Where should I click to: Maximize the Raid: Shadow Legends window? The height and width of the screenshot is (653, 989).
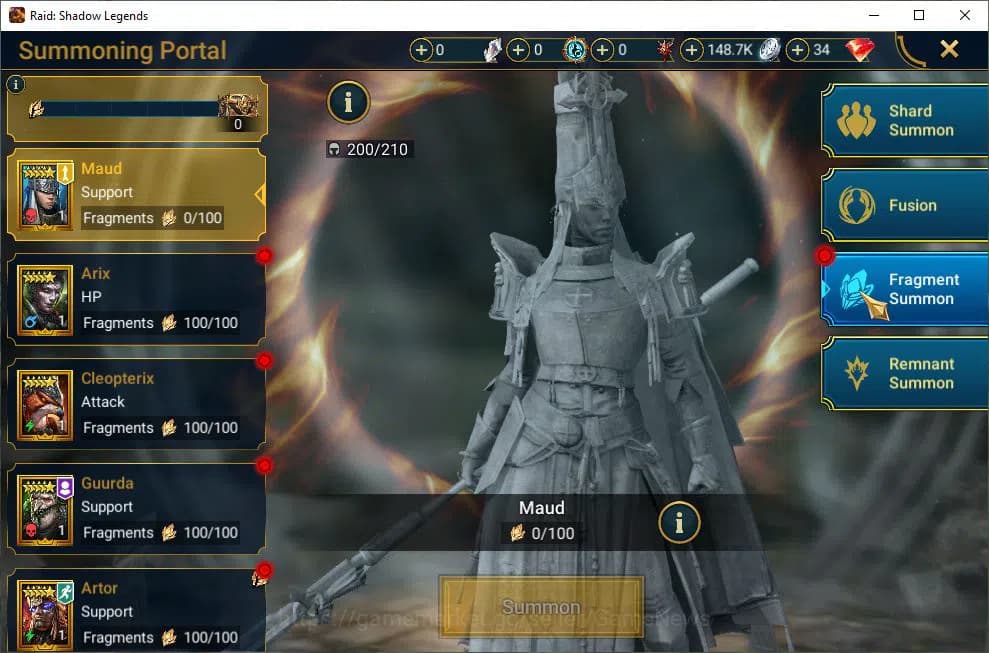pyautogui.click(x=919, y=14)
